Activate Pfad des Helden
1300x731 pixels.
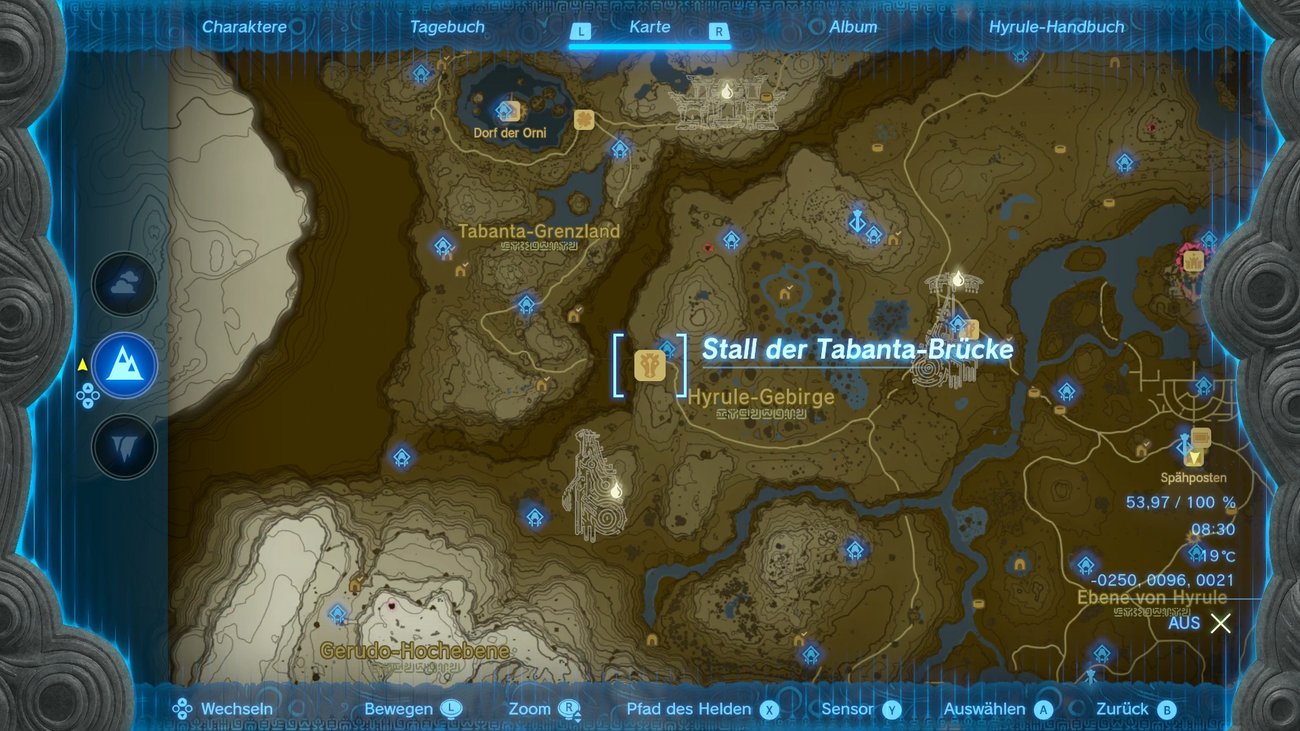coord(688,708)
